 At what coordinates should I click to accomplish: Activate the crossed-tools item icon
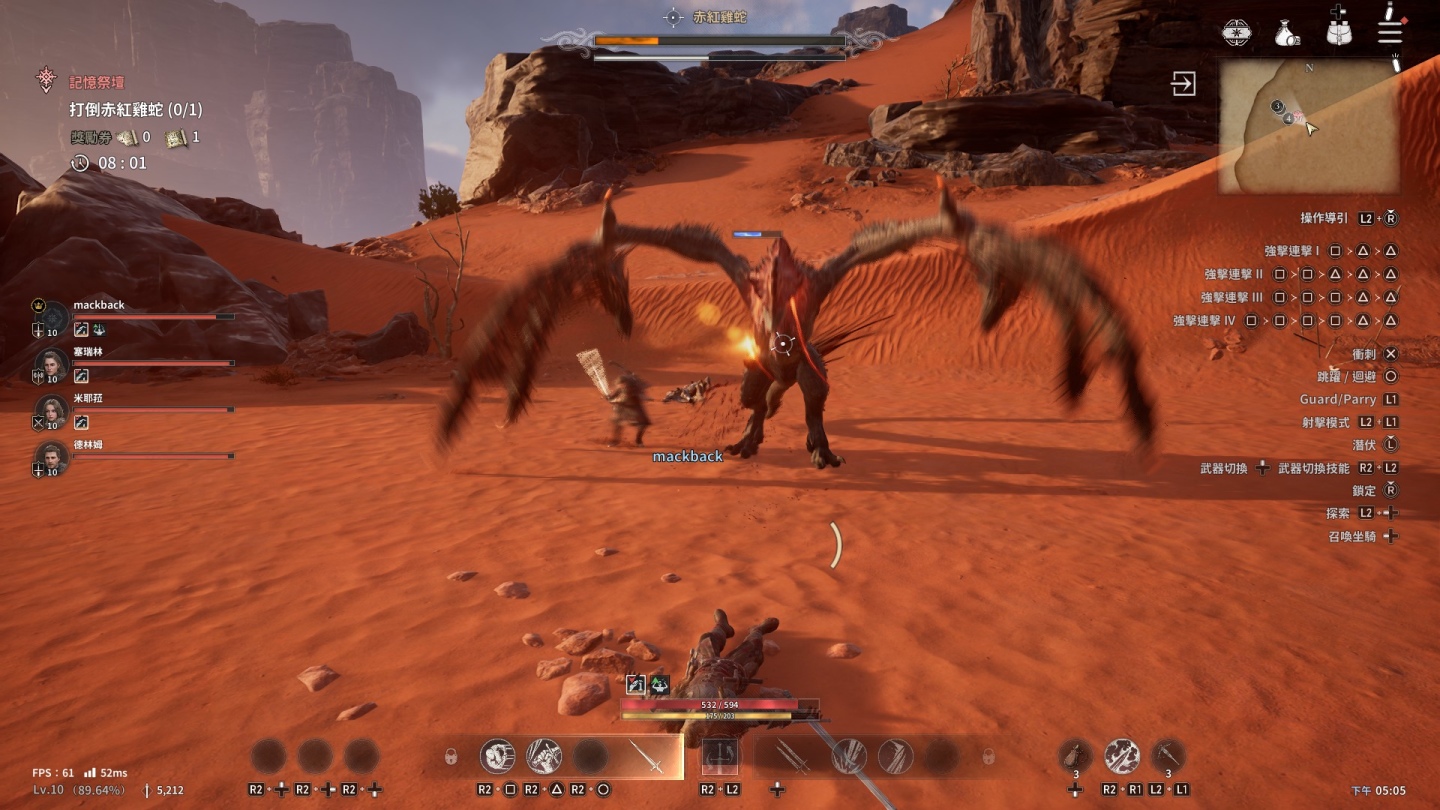tap(1122, 756)
